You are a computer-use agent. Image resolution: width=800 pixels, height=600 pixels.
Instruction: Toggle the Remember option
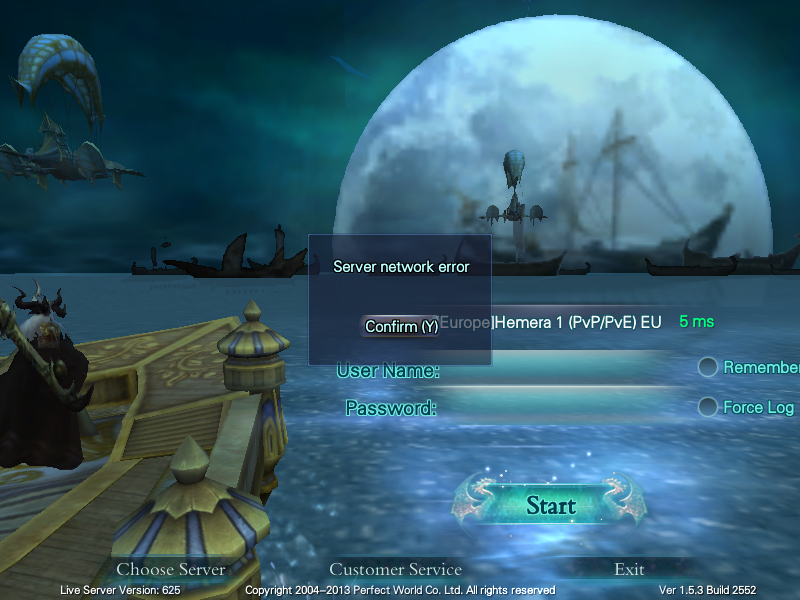coord(708,367)
